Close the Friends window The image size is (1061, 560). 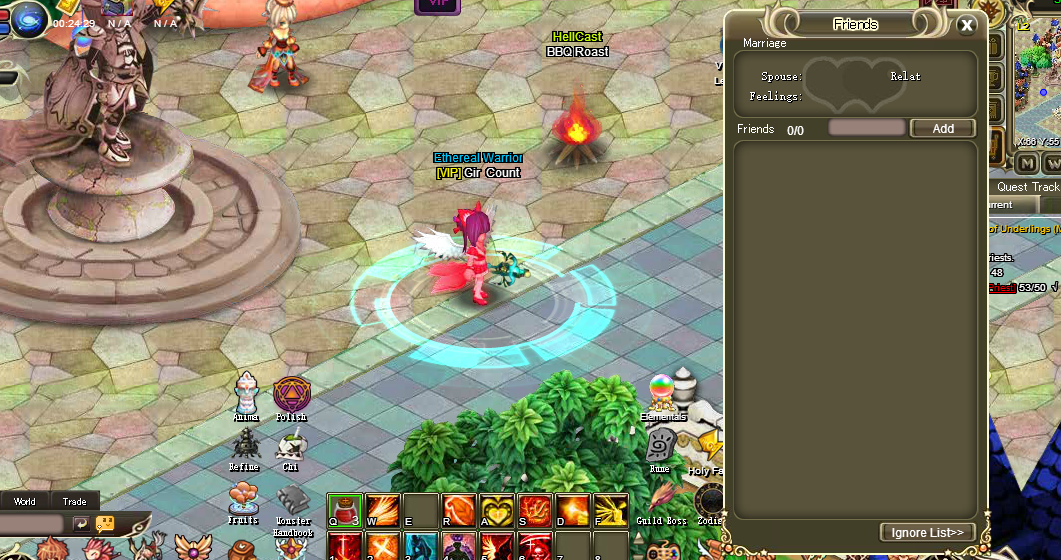pos(966,26)
